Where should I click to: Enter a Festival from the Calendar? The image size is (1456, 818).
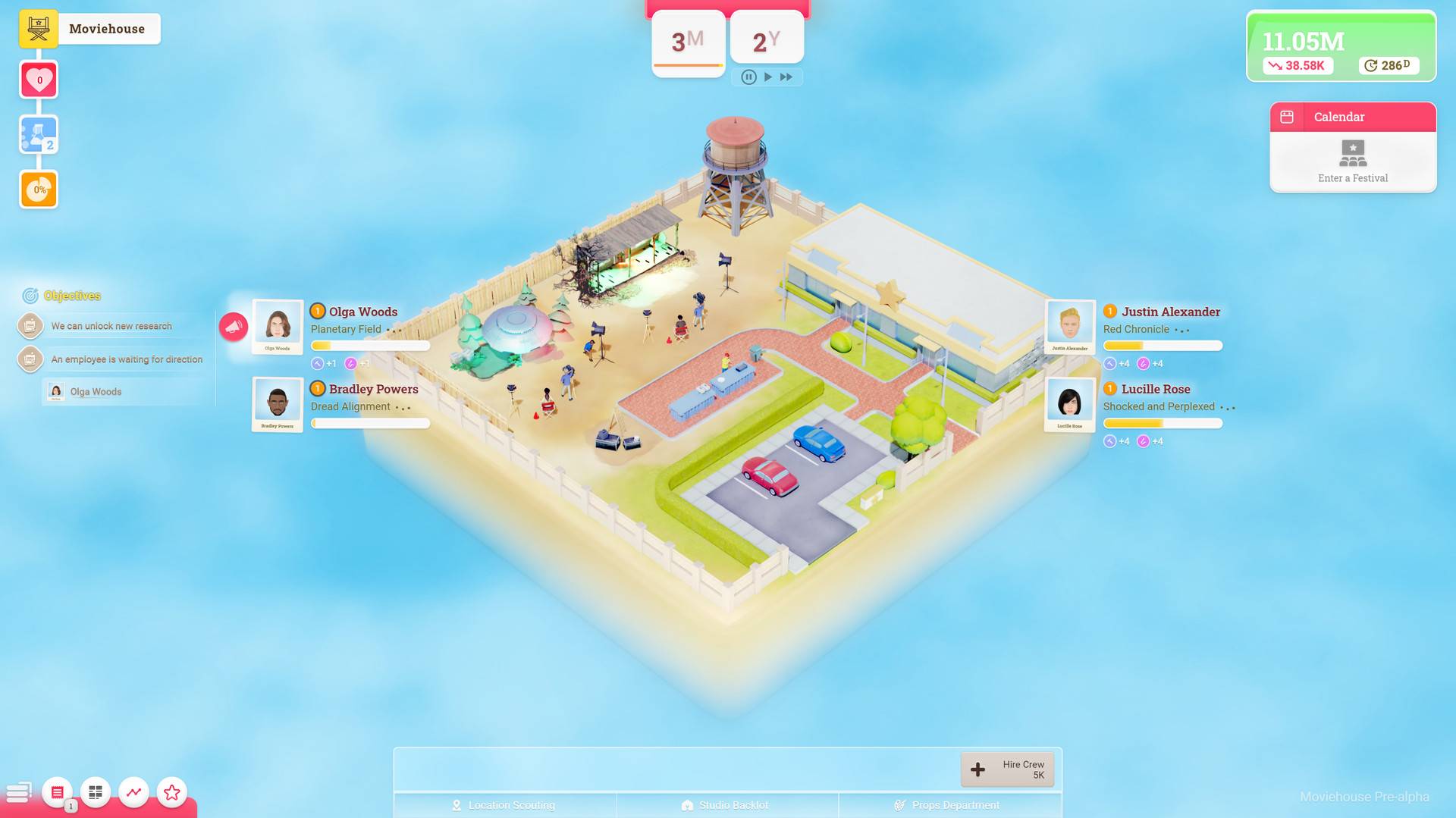[x=1353, y=161]
